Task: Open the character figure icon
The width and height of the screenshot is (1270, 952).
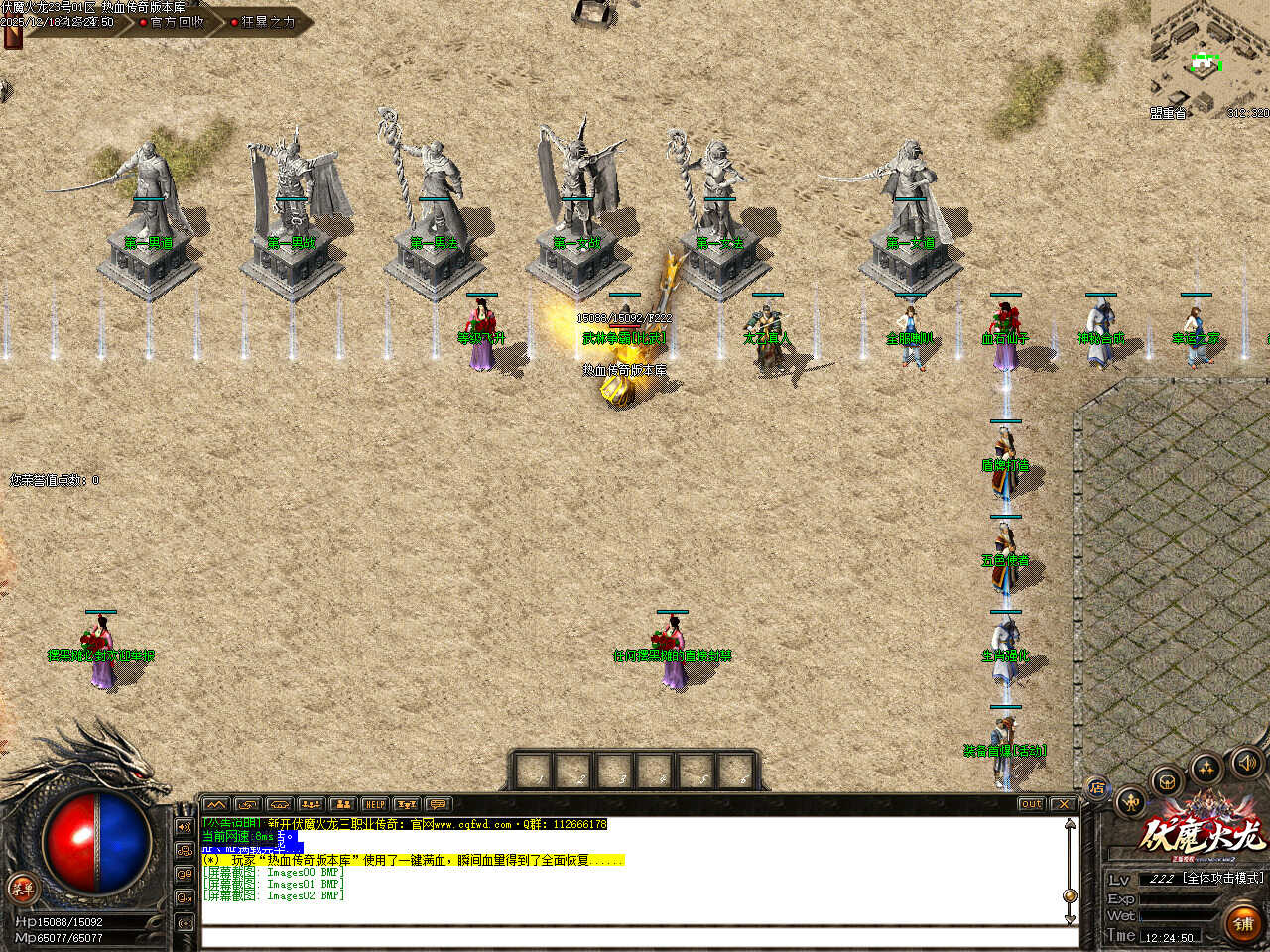Action: 1131,802
